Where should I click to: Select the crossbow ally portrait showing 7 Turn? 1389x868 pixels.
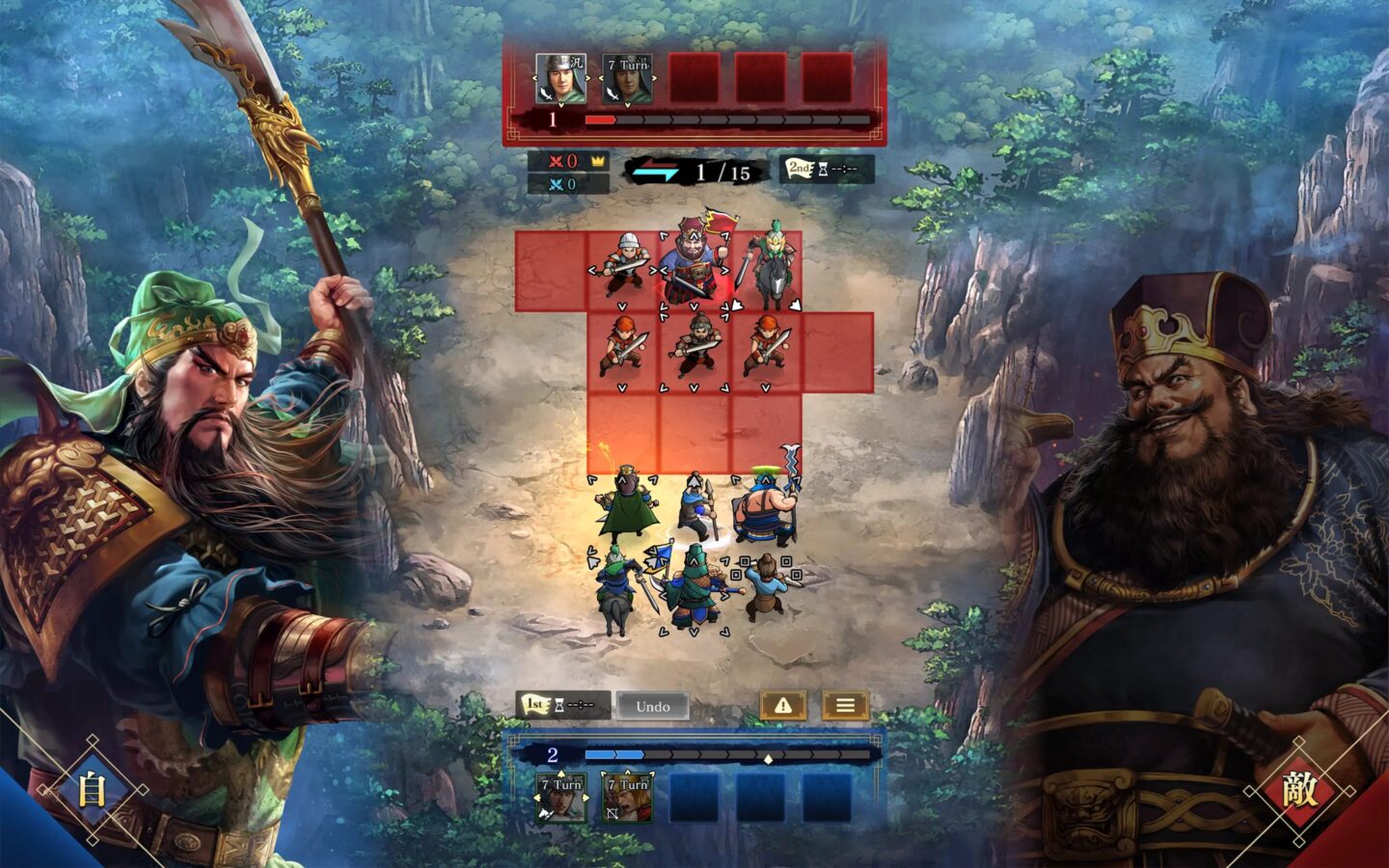(627, 799)
